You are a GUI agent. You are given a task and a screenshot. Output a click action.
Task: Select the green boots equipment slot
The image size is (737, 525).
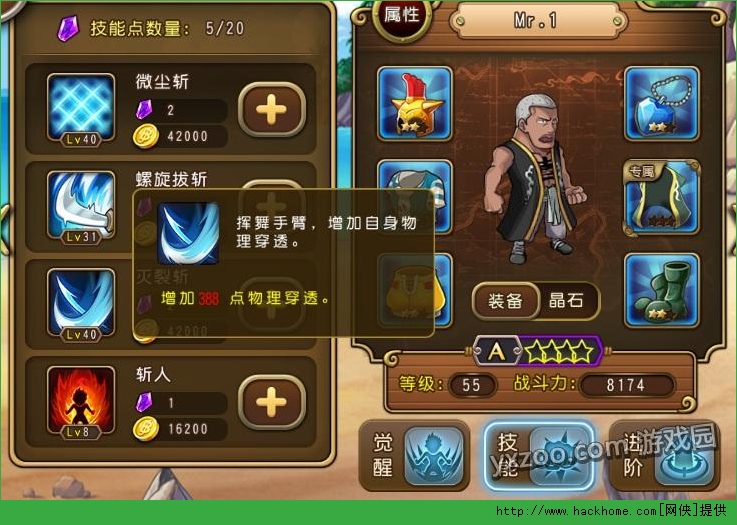(660, 290)
